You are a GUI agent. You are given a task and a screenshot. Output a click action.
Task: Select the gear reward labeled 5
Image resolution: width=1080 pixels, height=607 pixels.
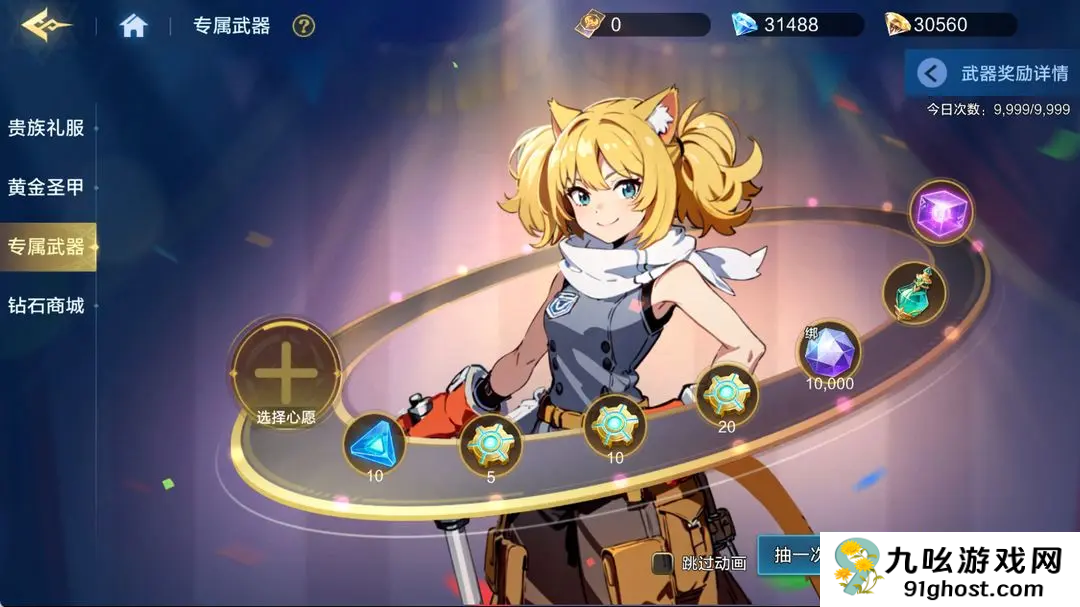coord(490,444)
